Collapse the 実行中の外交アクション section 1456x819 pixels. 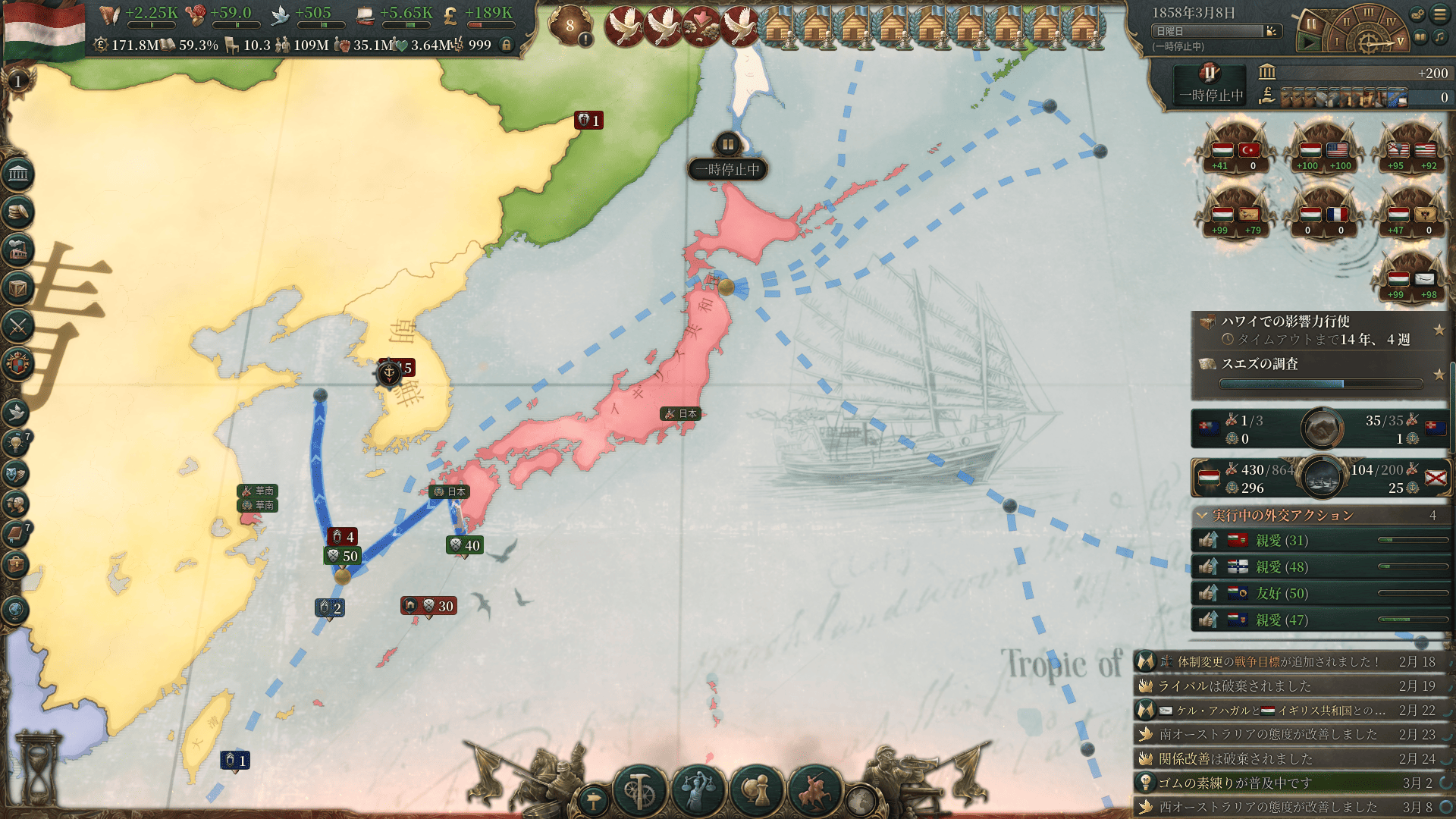[1200, 514]
